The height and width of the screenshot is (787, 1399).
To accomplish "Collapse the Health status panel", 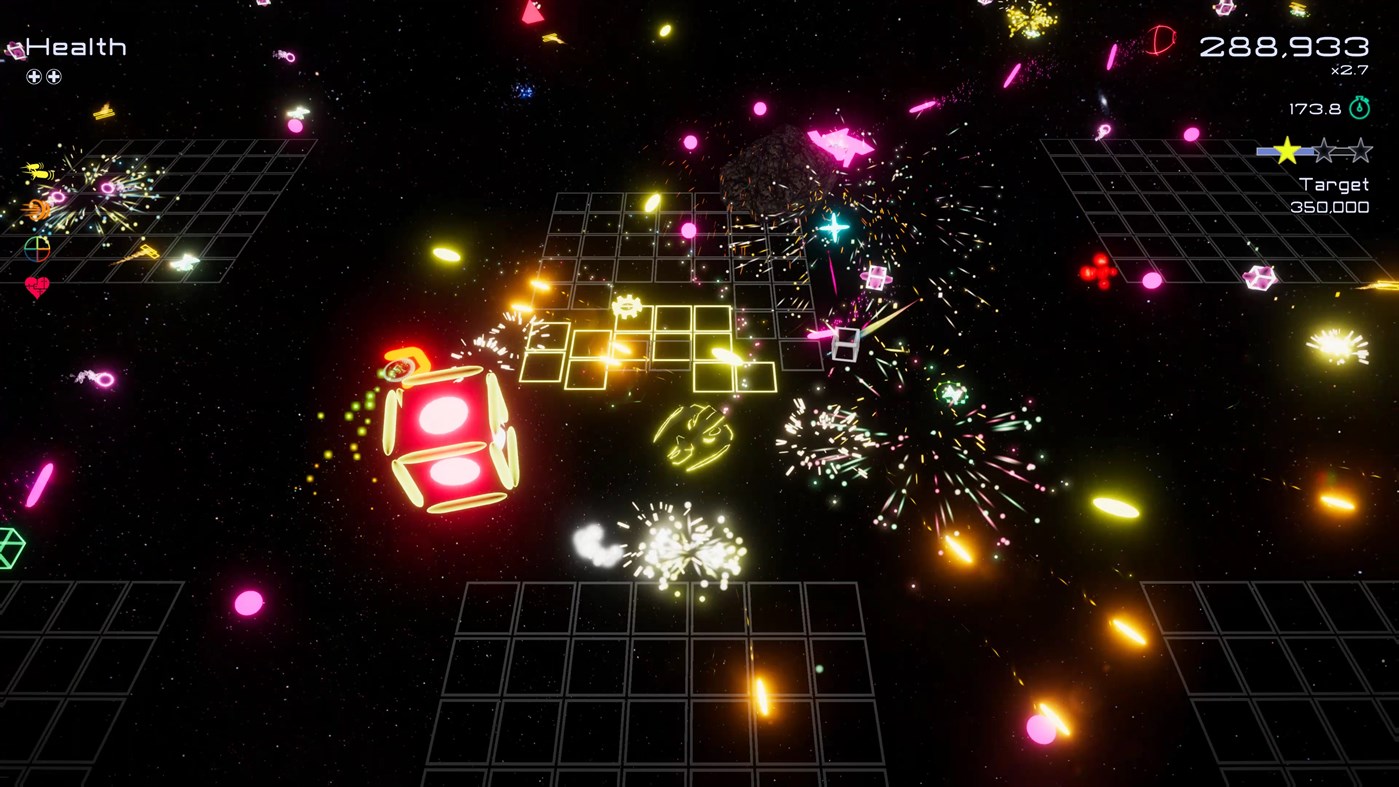I will (x=75, y=45).
